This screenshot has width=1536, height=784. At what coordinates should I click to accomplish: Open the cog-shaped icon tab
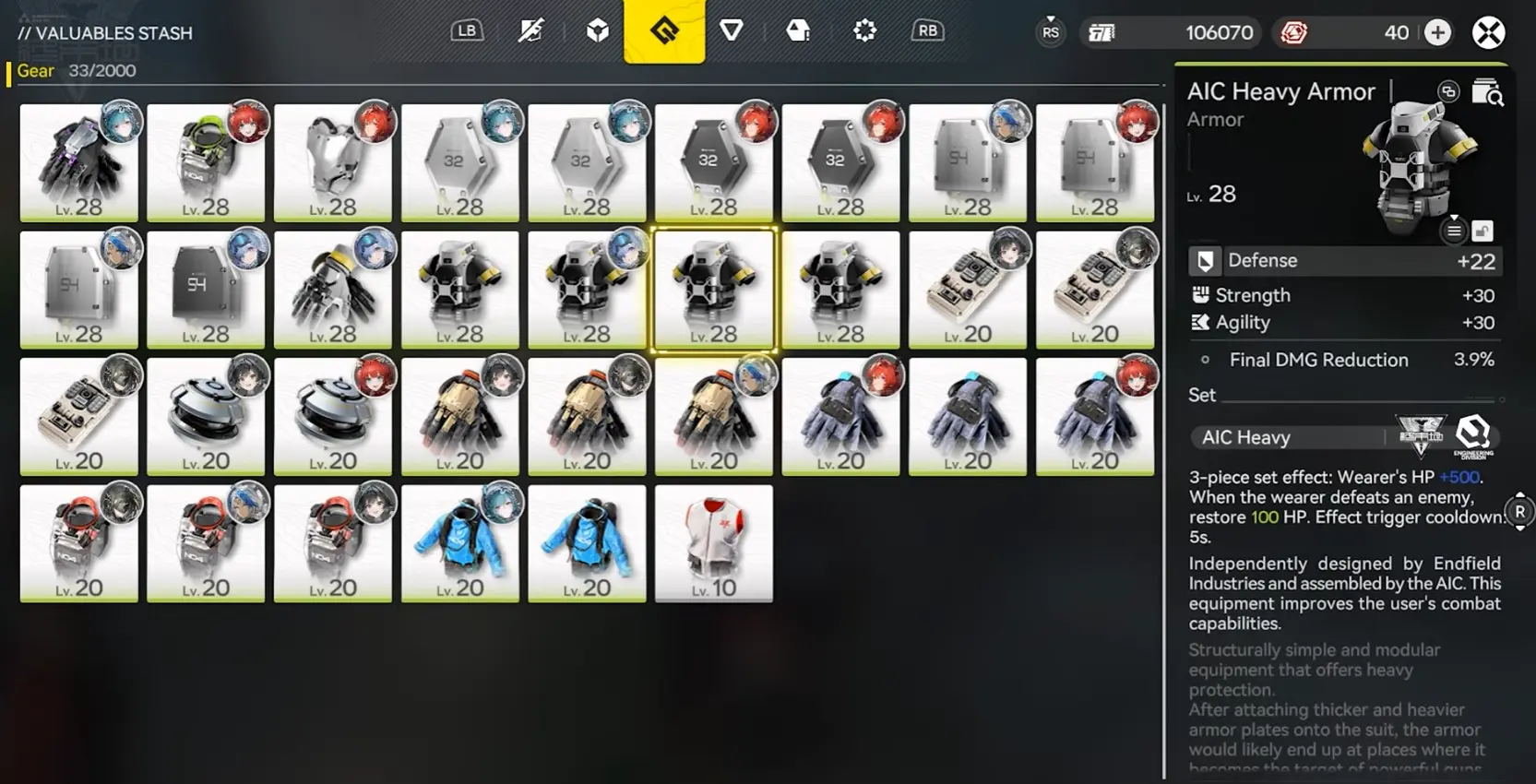pyautogui.click(x=864, y=31)
